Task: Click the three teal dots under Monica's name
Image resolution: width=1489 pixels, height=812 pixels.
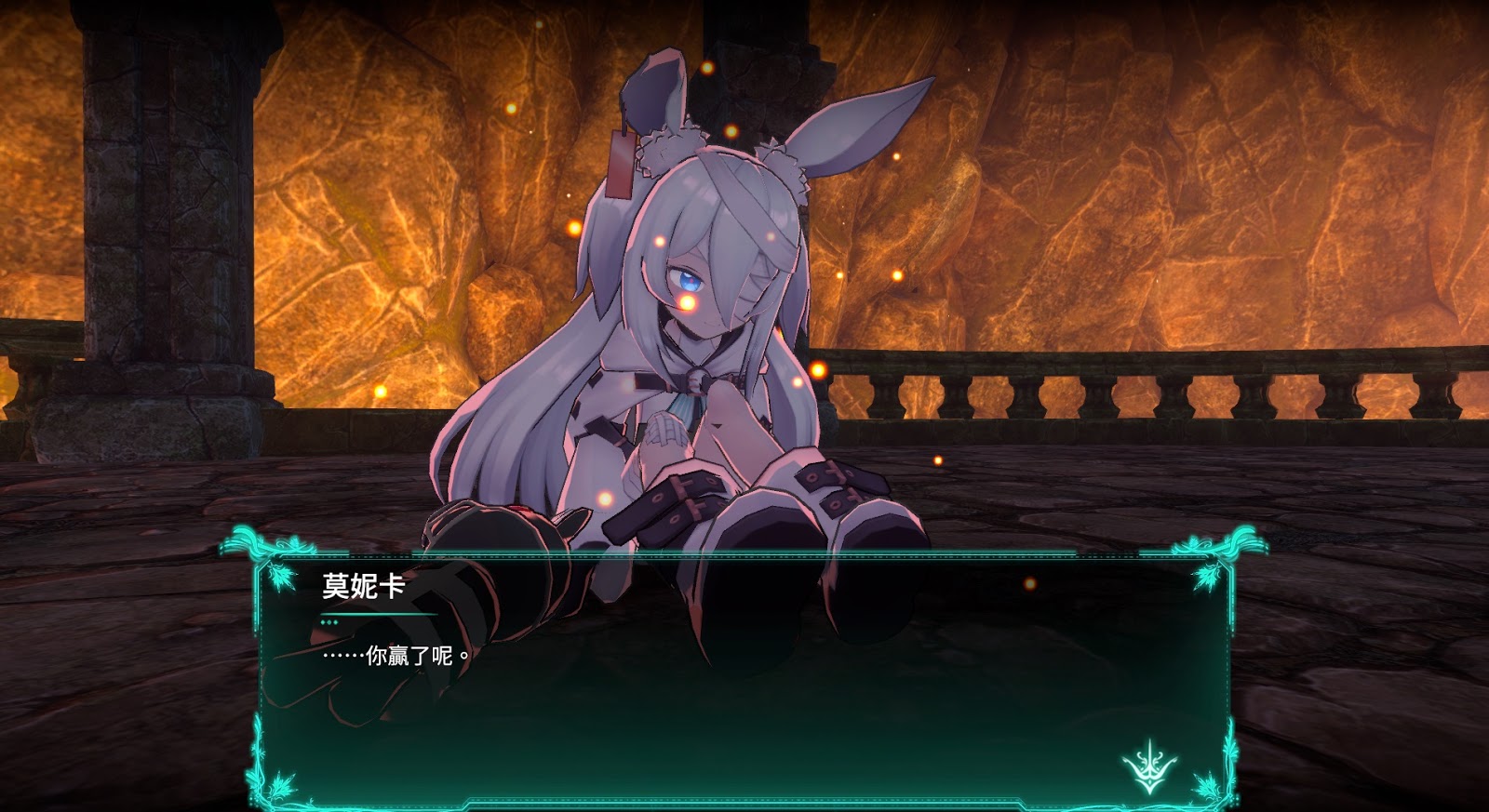Action: [x=328, y=621]
